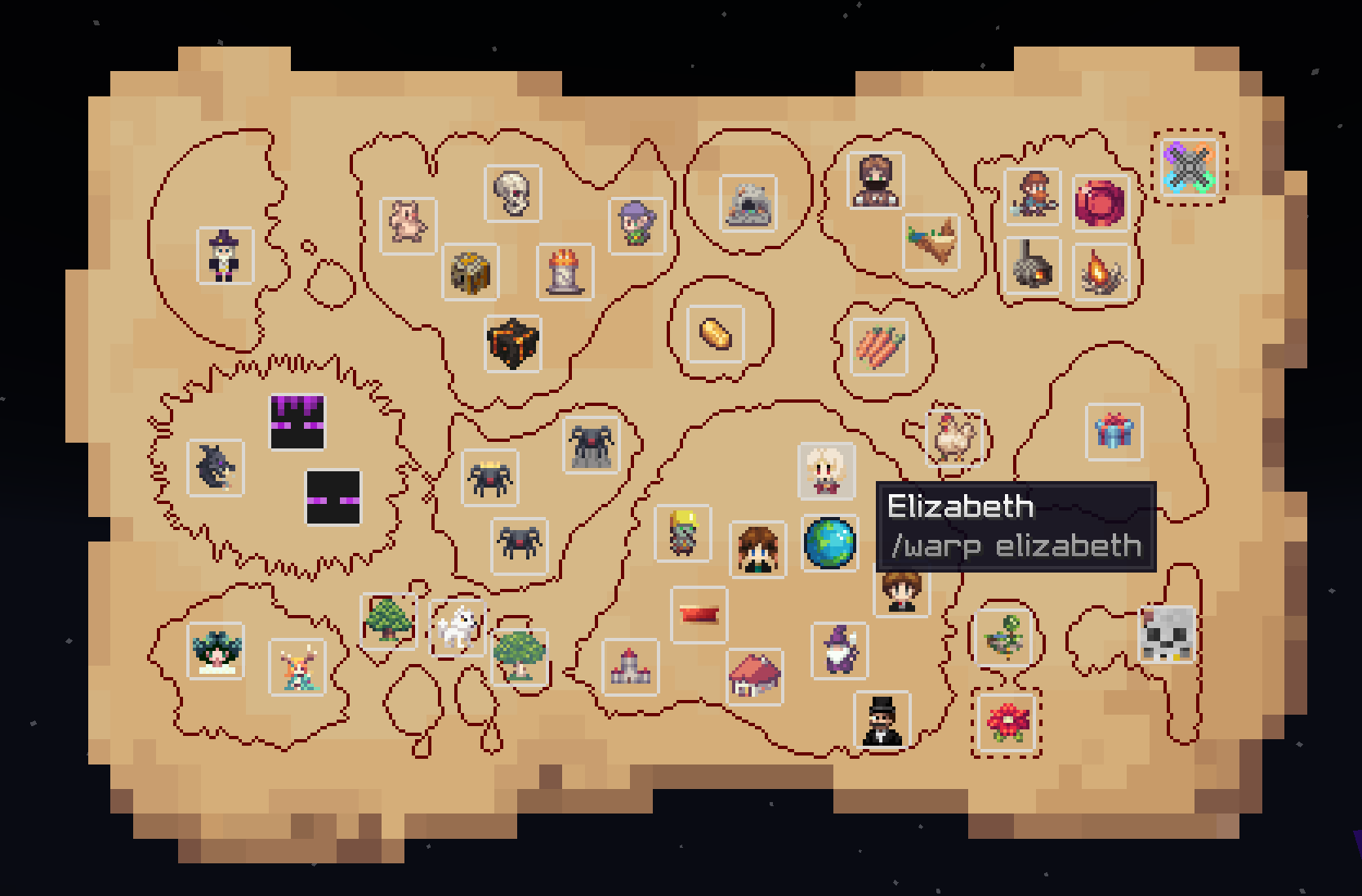
Task: Open the chicken warp point
Action: click(953, 438)
